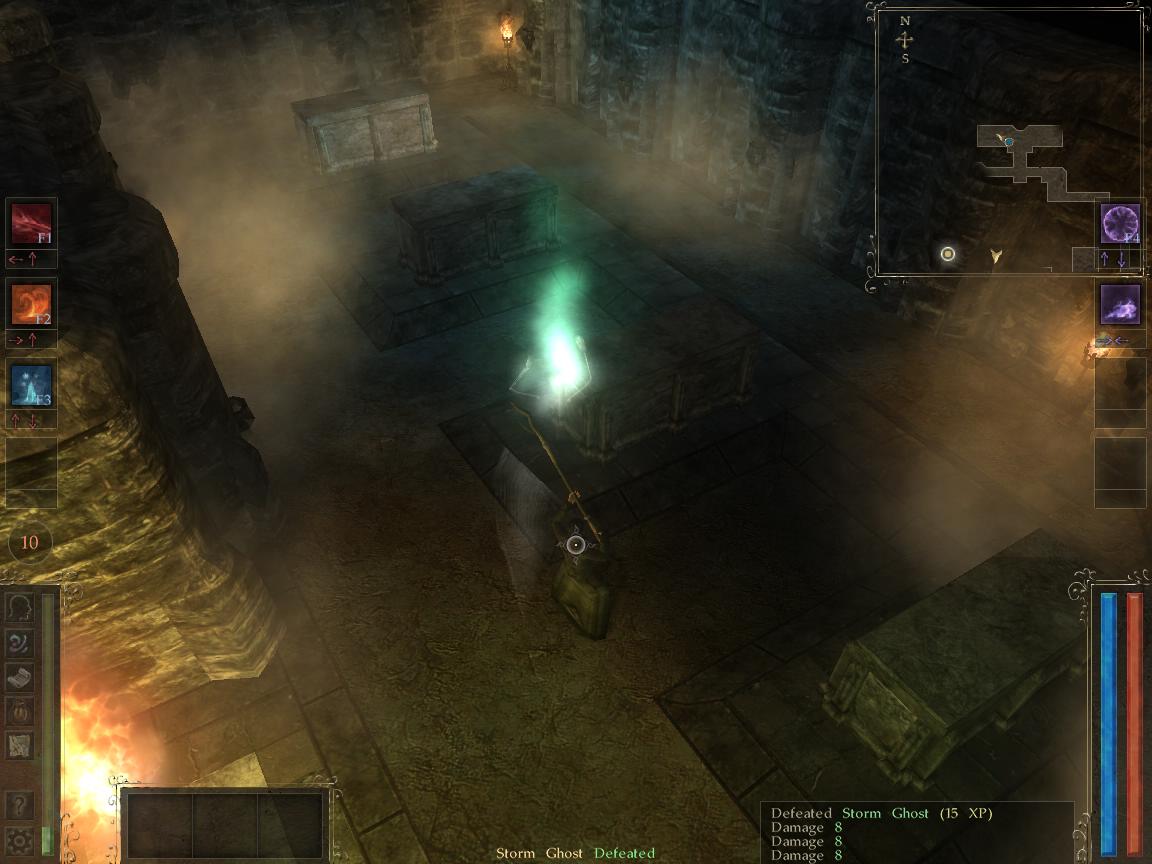Cast the purple orb F4 spell

(x=1120, y=223)
